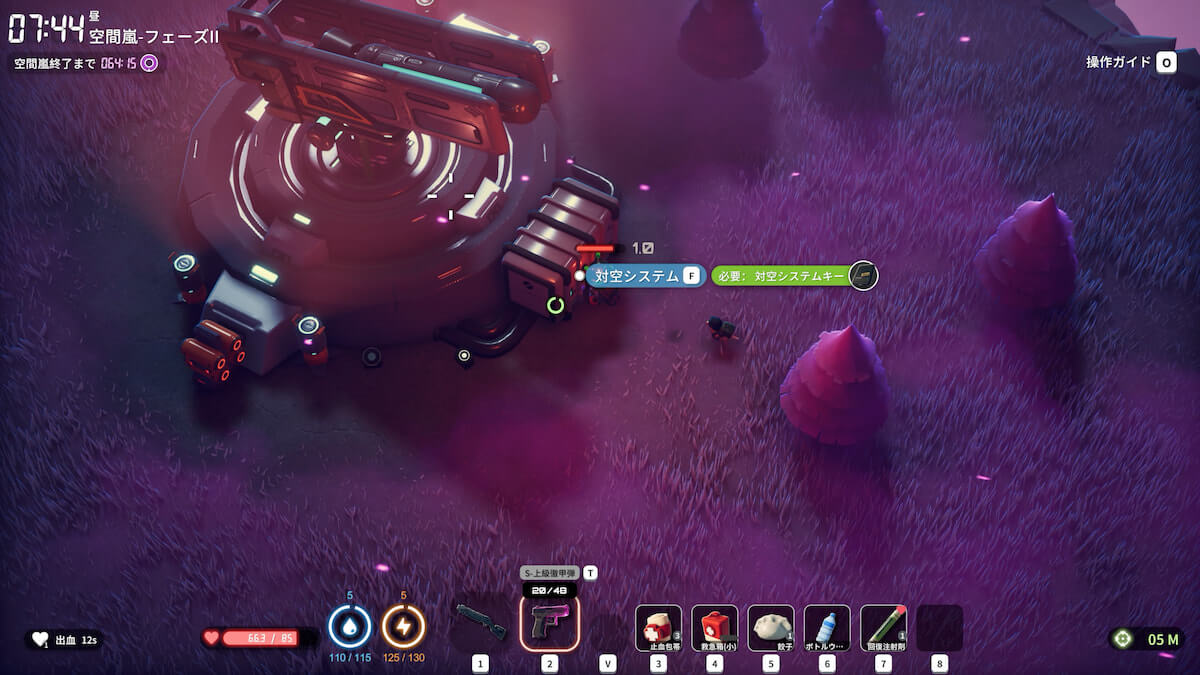The image size is (1200, 675).
Task: Click the S-上級徹甲弾 ammo type label
Action: coord(551,573)
